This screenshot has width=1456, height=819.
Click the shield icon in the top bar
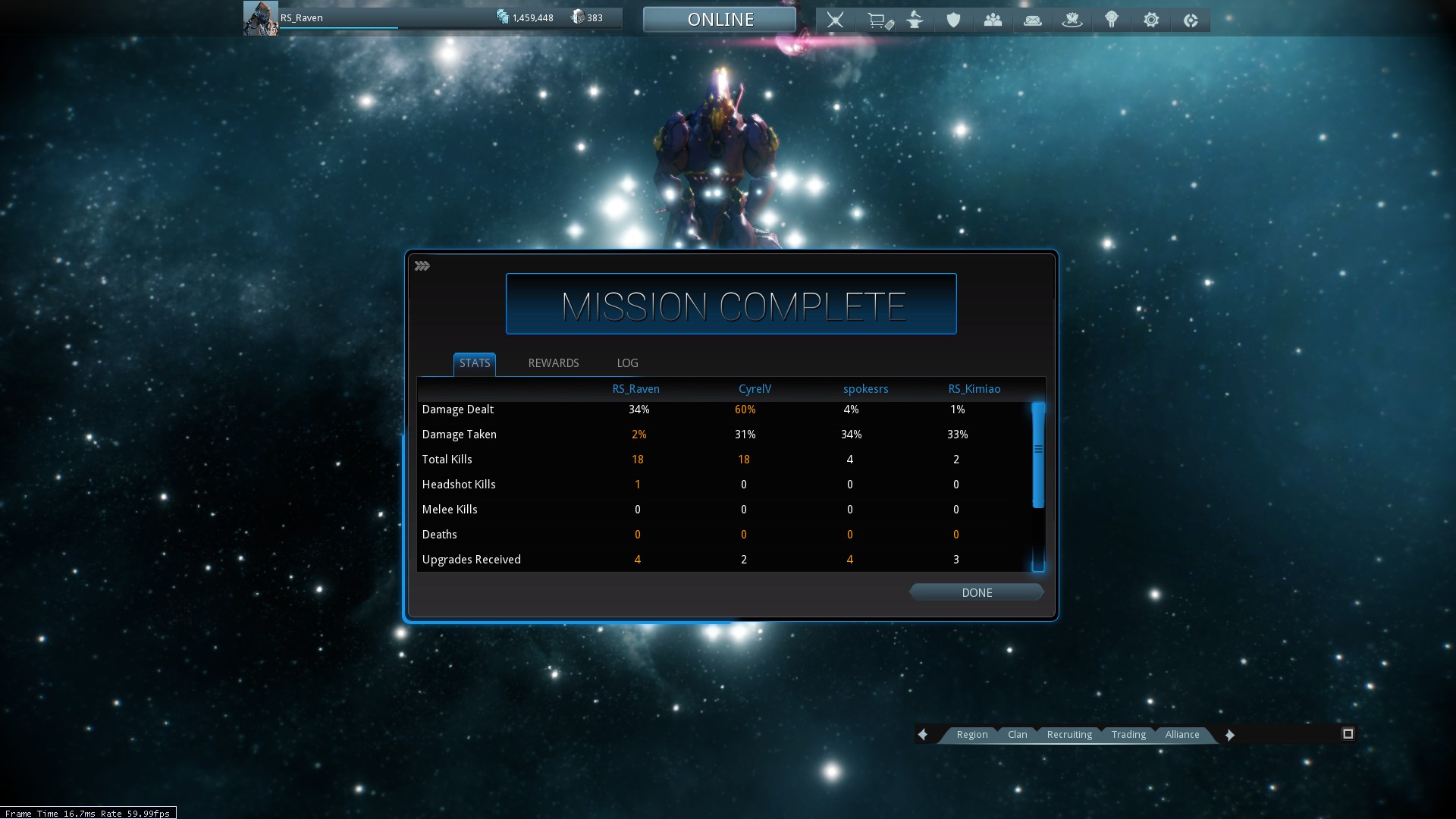coord(953,20)
